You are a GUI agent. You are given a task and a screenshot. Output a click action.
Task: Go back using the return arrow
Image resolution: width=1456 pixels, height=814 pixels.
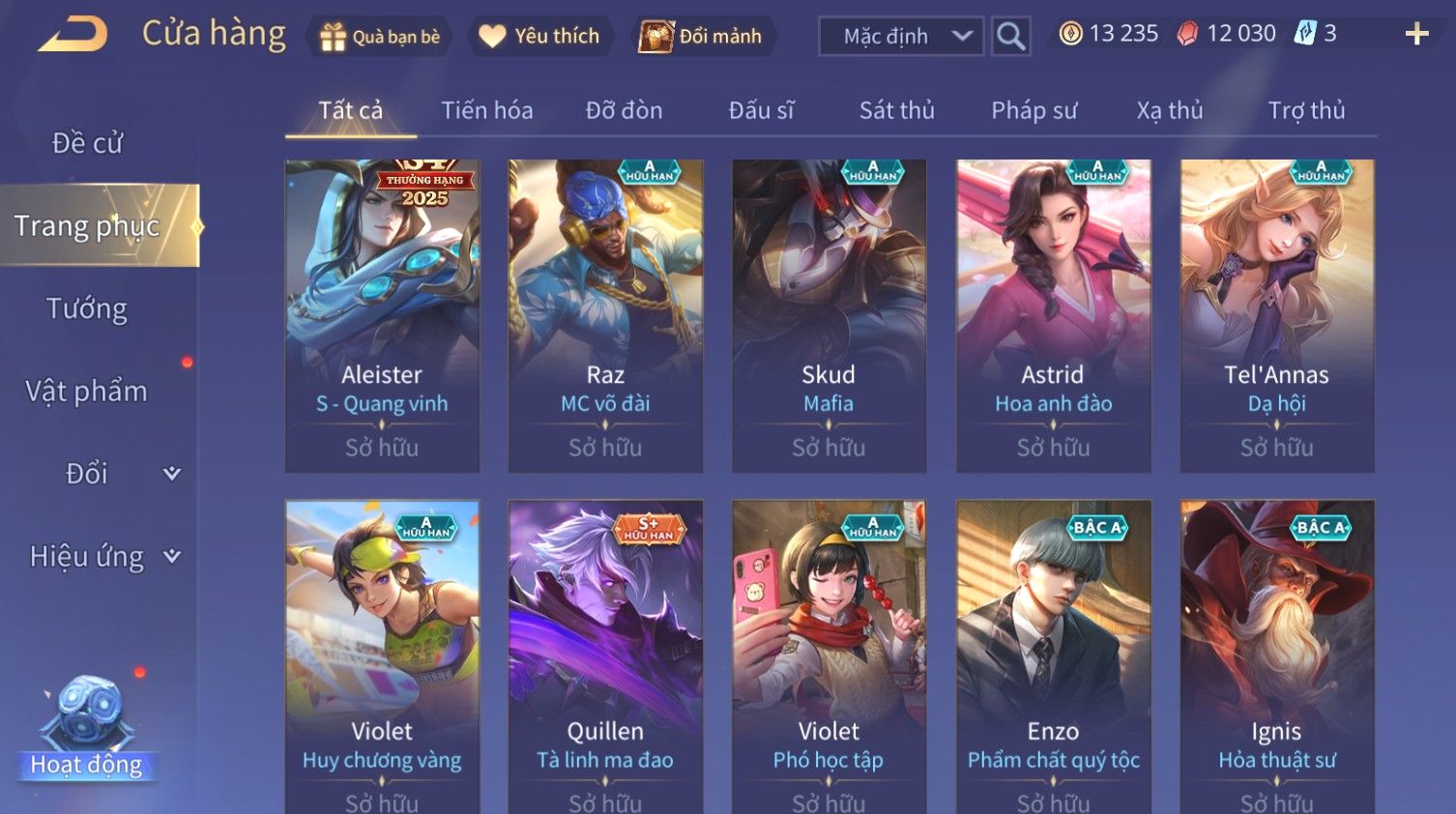(73, 35)
